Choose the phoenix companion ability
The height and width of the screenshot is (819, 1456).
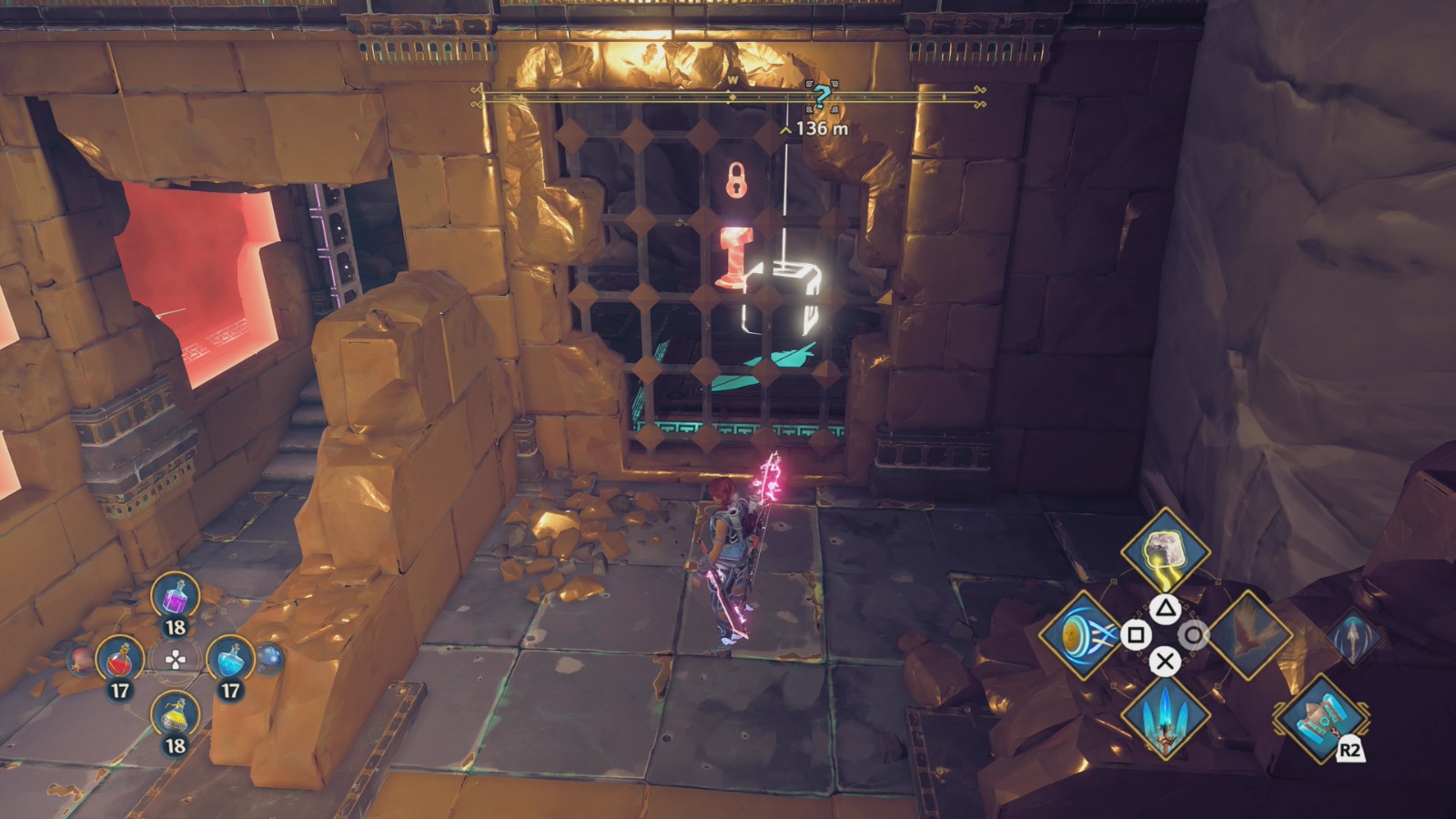[1254, 635]
